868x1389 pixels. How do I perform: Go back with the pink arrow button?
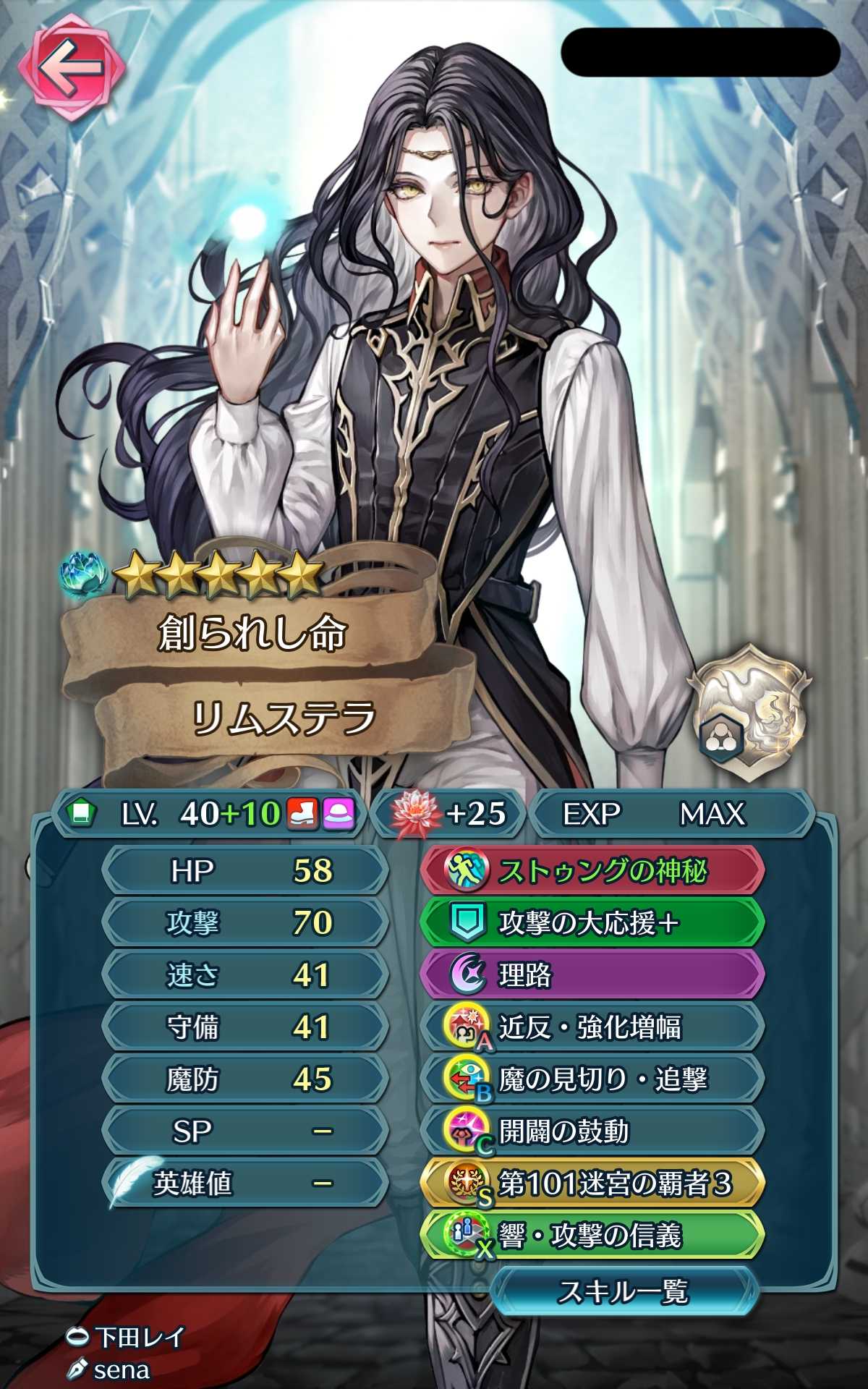point(71,68)
